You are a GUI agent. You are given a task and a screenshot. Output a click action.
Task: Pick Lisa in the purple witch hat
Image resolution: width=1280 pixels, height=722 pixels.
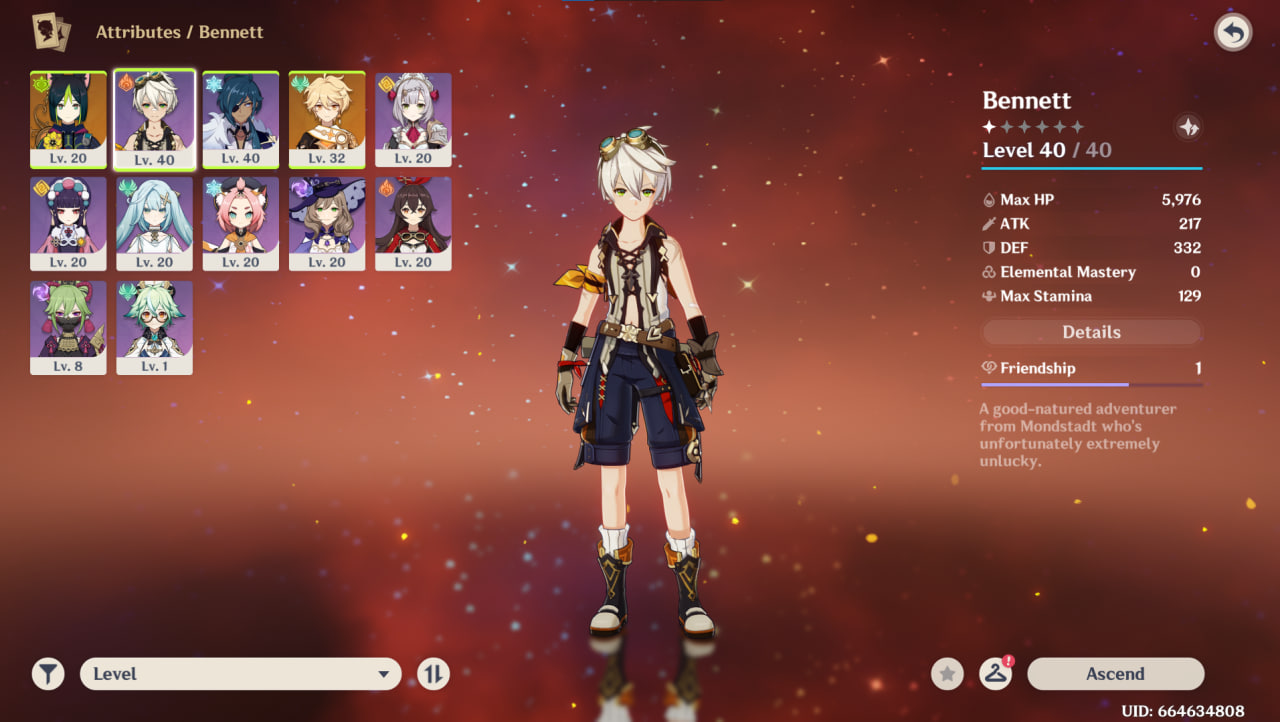point(327,223)
